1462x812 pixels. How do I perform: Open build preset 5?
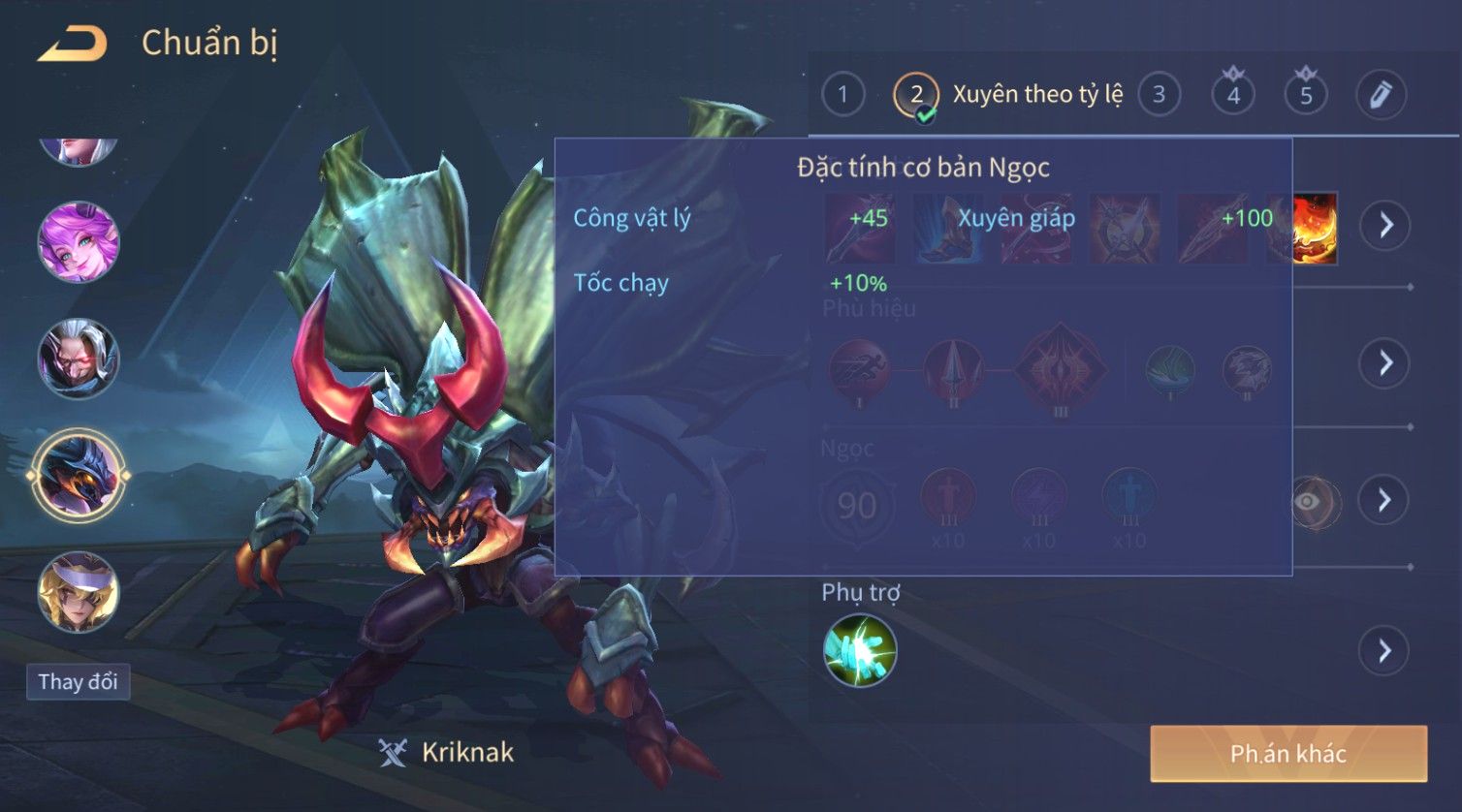coord(1306,95)
